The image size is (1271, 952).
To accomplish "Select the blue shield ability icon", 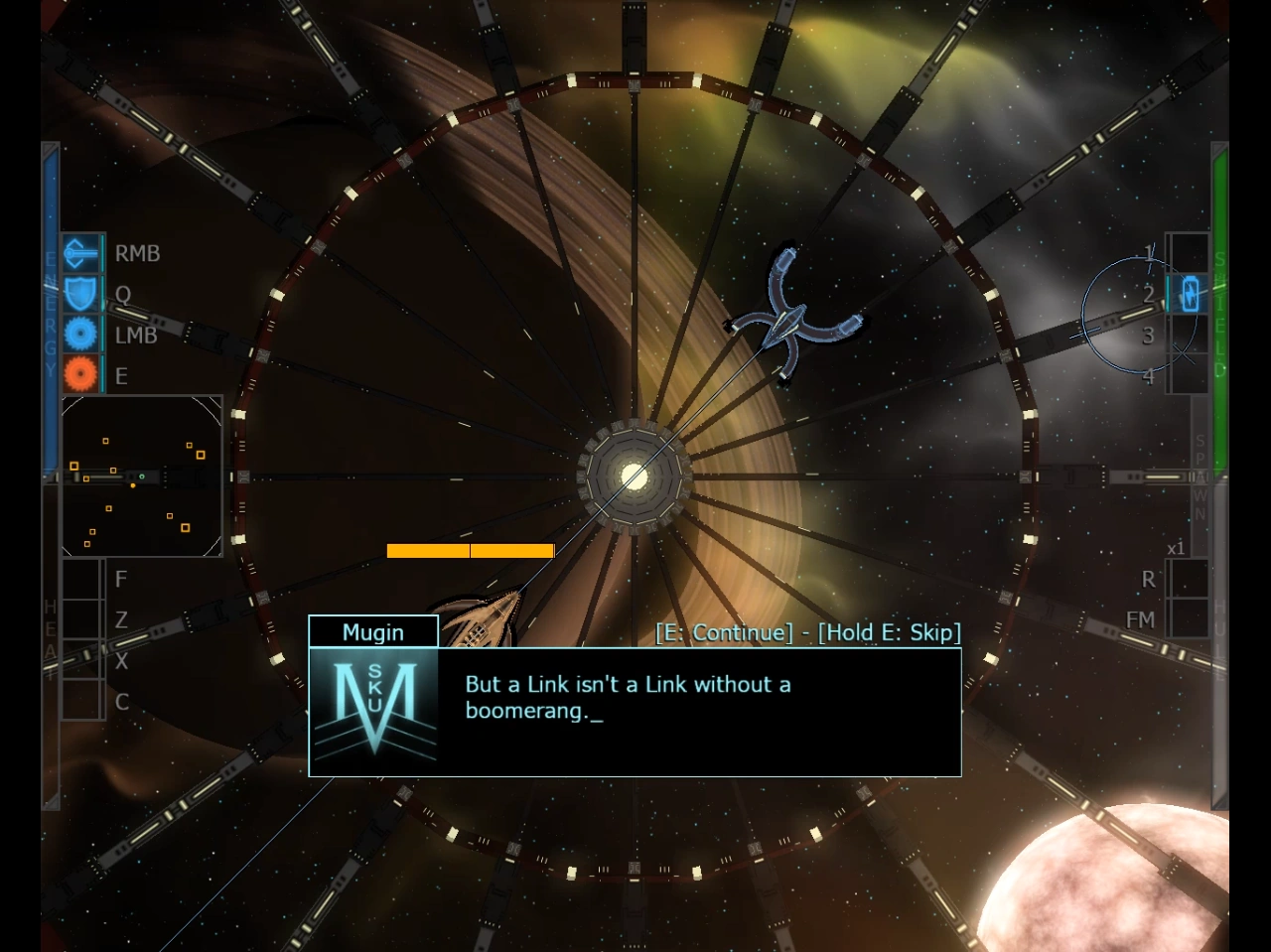I will pyautogui.click(x=81, y=294).
